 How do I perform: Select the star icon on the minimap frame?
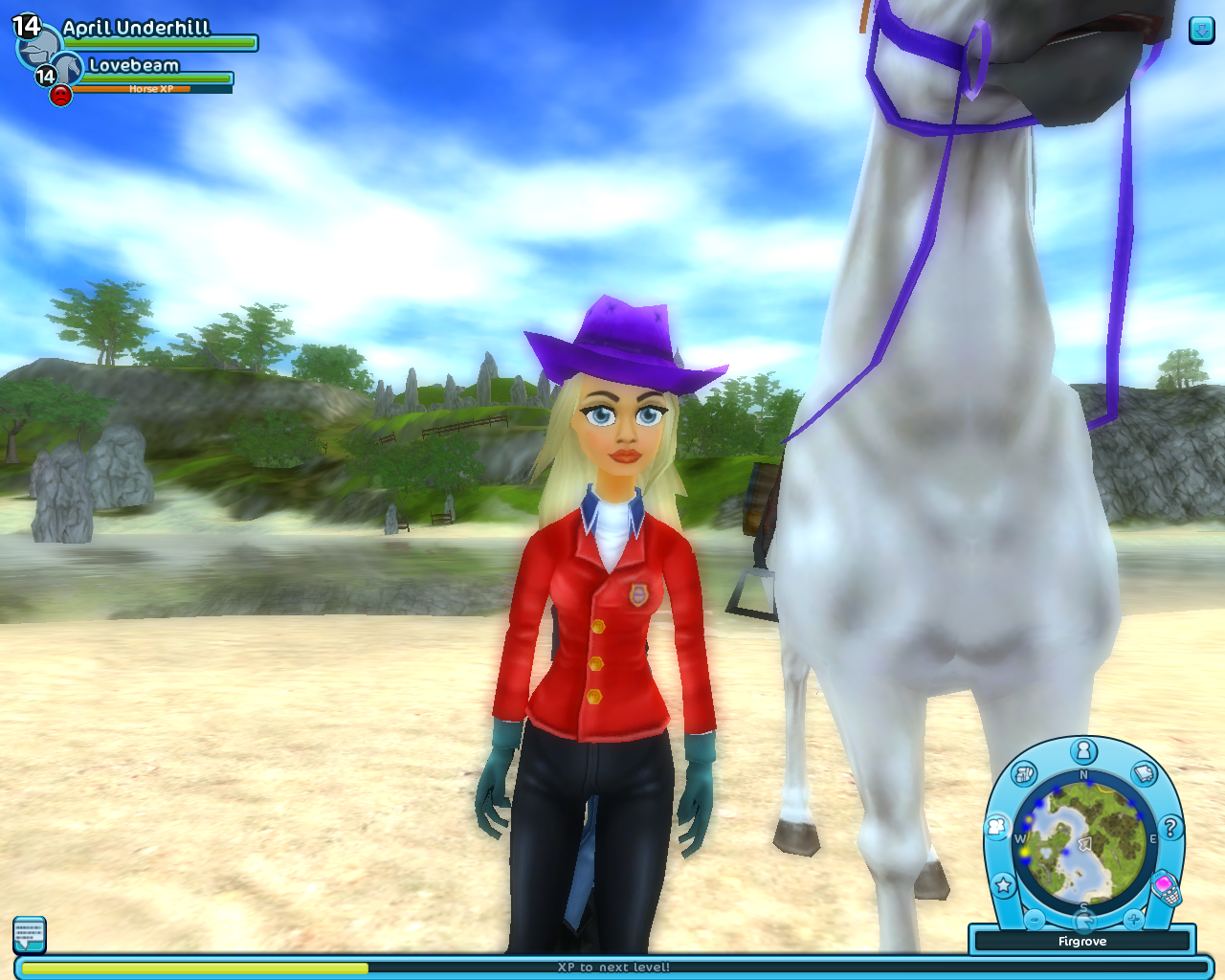coord(1003,884)
